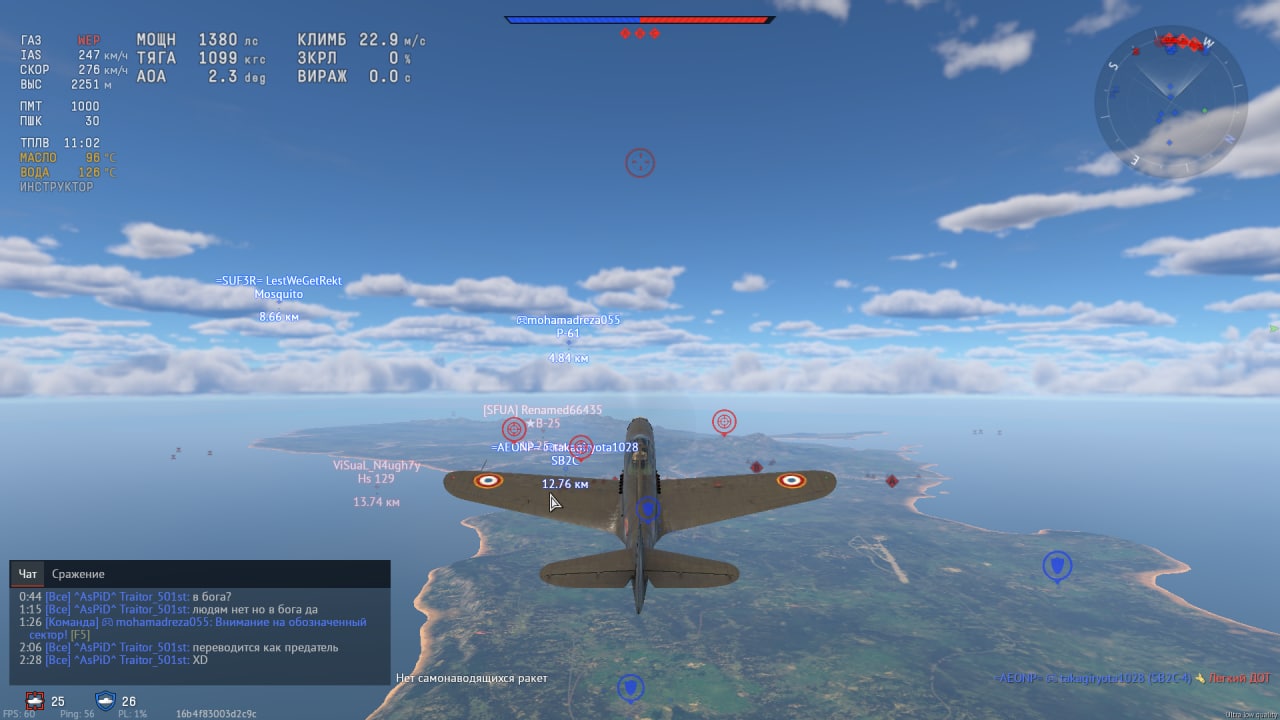Select the Чат tab
The image size is (1280, 720).
[28, 574]
